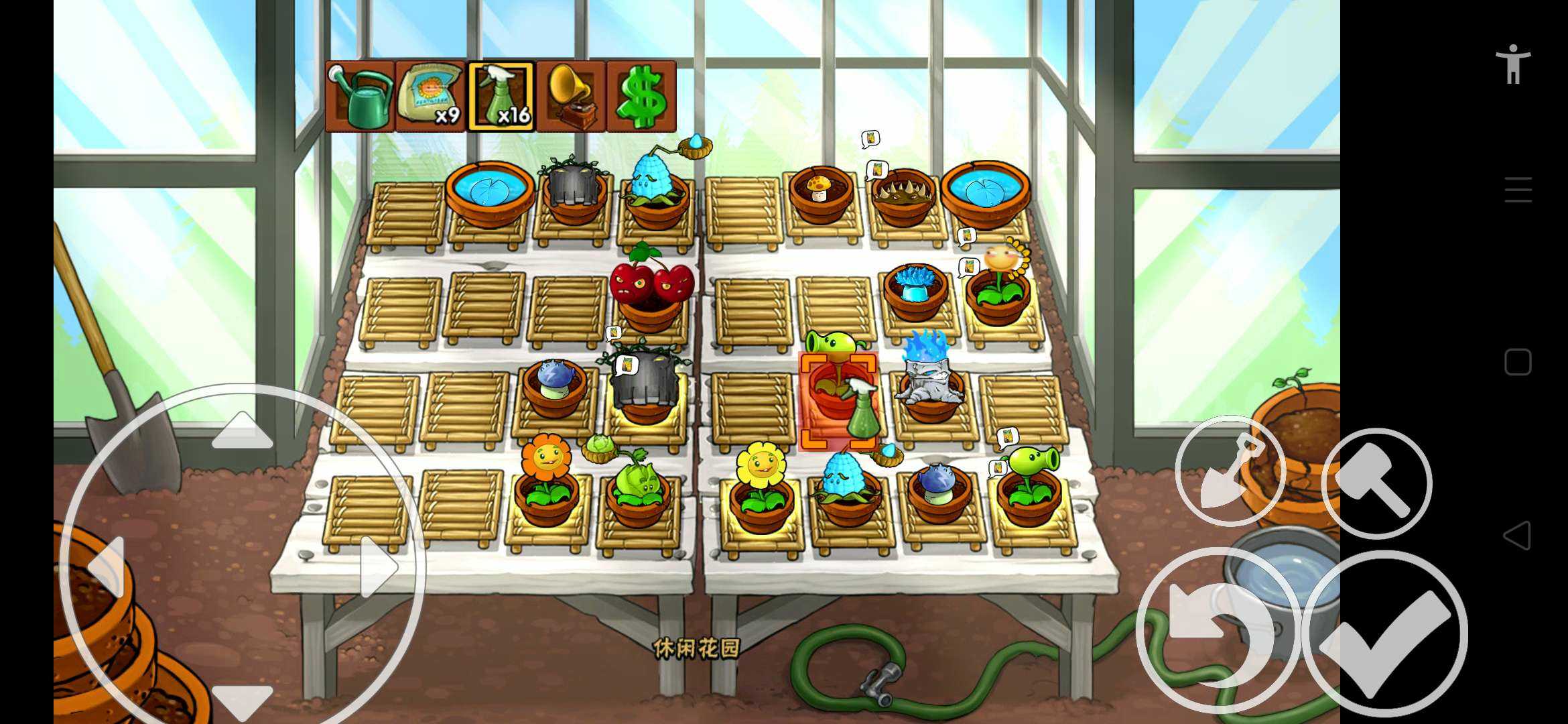Select the orange Marigold in its pot
1568x724 pixels.
tap(547, 479)
